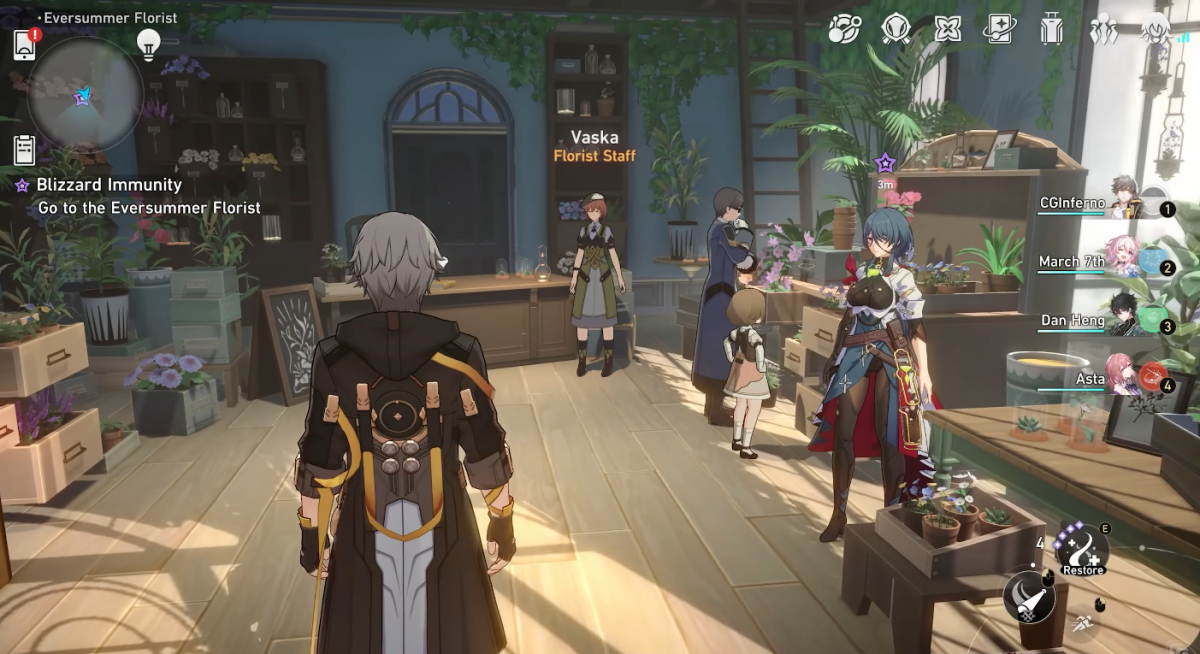Activate the bat swing attack button
The height and width of the screenshot is (654, 1200).
click(x=1028, y=599)
